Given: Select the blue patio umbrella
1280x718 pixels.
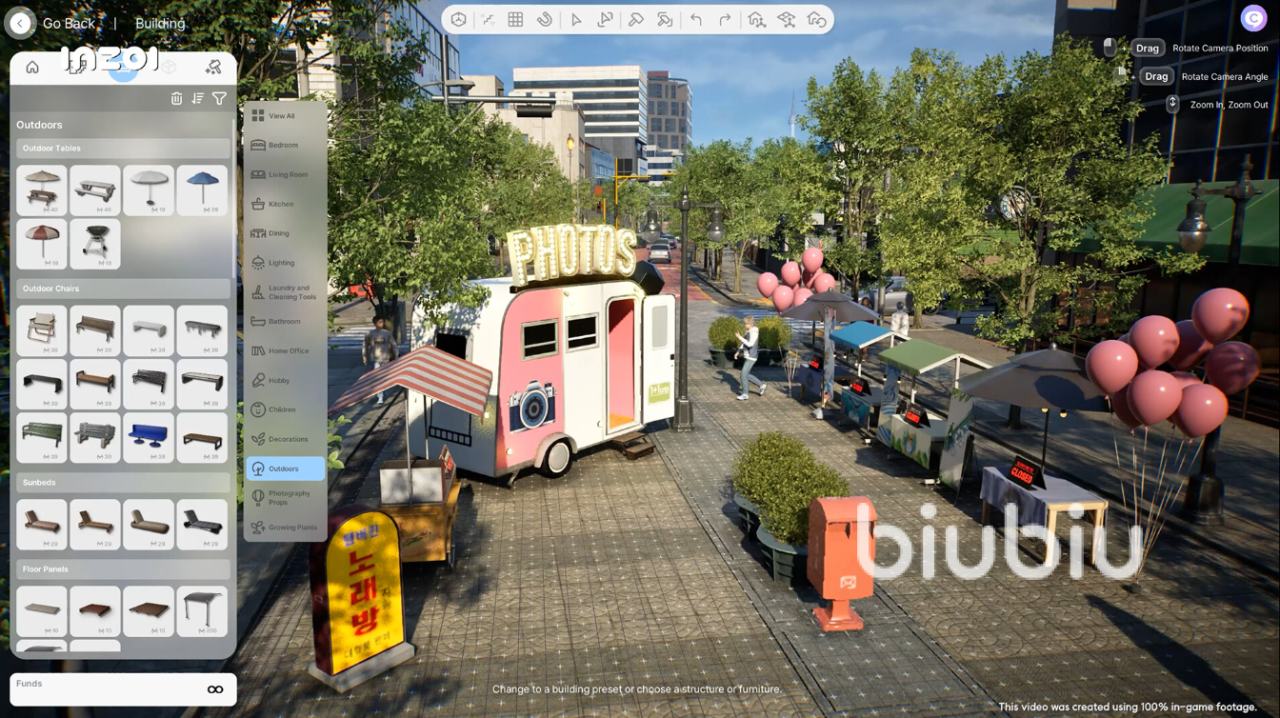Looking at the screenshot, I should pos(202,190).
